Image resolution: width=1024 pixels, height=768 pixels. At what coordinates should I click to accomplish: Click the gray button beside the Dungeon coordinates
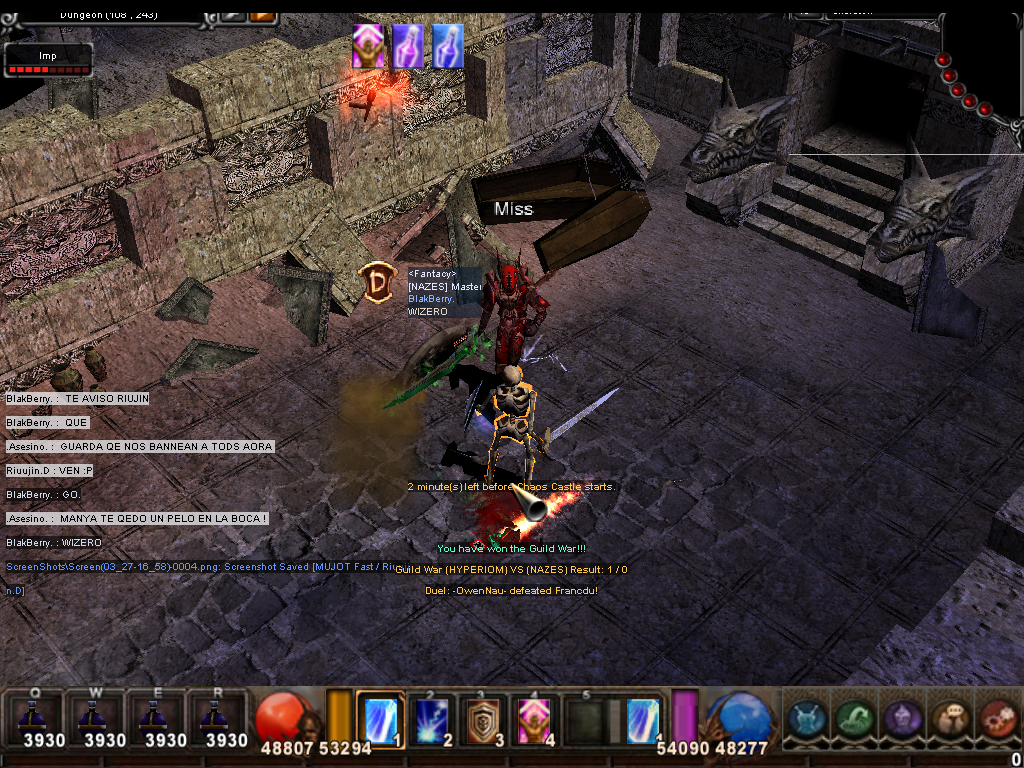pos(233,14)
